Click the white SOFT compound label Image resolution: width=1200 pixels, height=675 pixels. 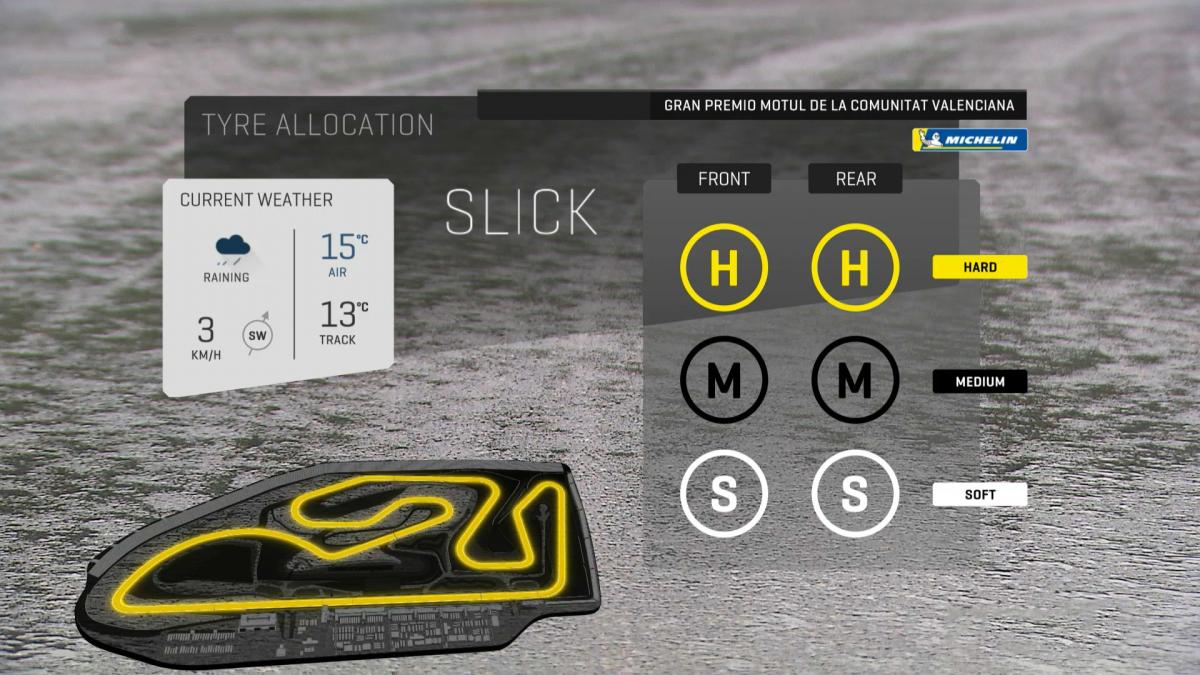(x=980, y=494)
